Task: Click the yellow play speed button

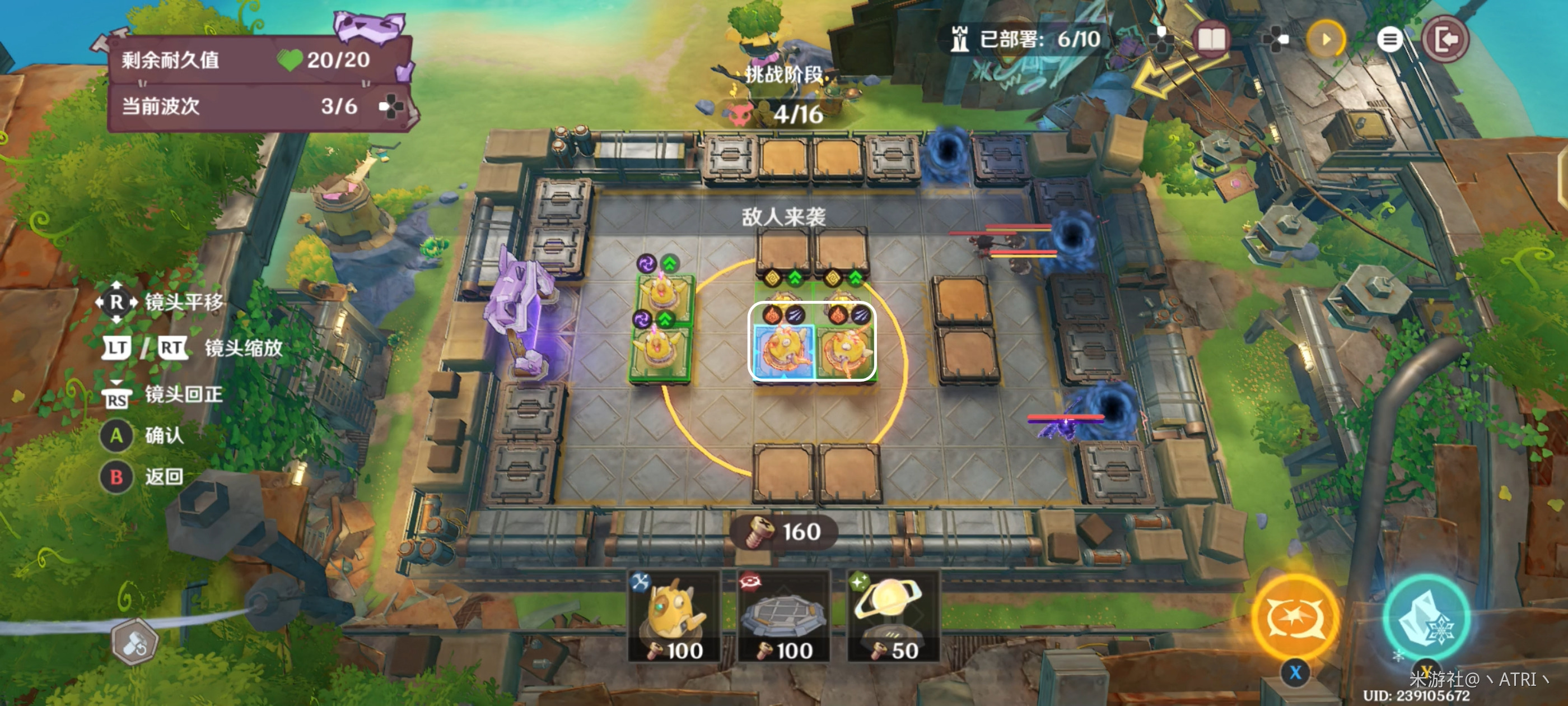Action: [1325, 40]
